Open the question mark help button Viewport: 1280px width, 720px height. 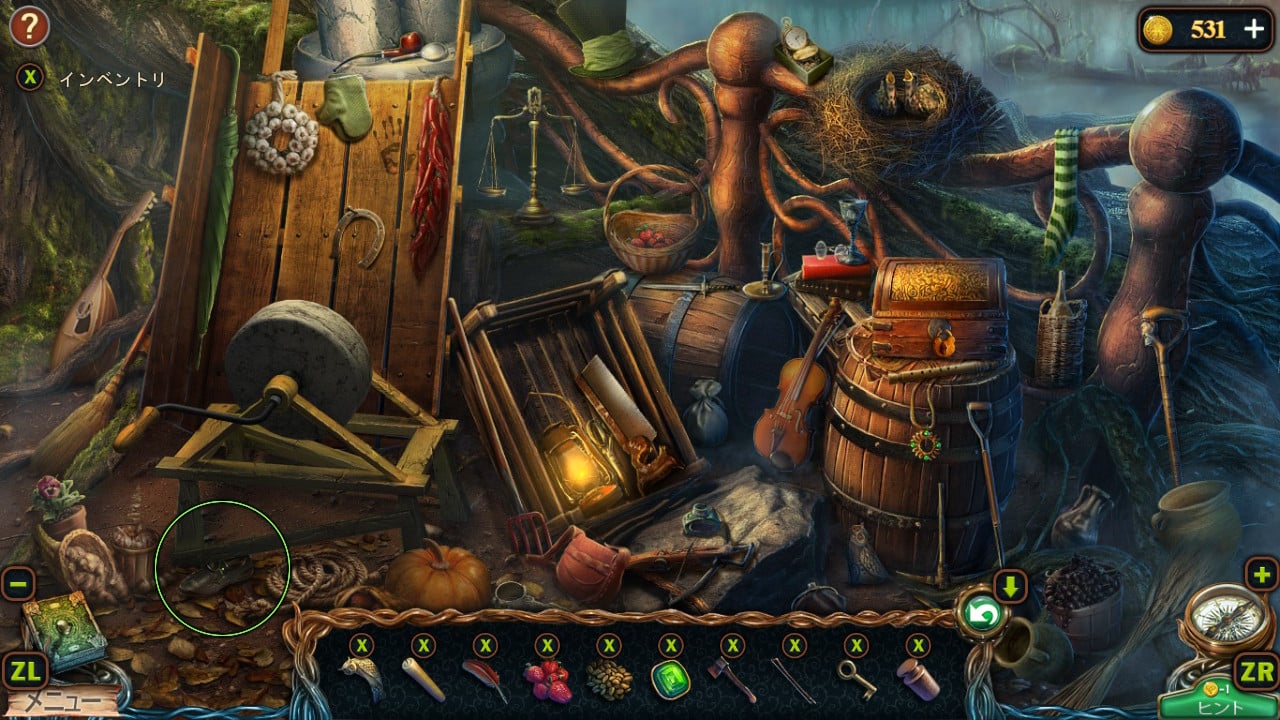29,27
